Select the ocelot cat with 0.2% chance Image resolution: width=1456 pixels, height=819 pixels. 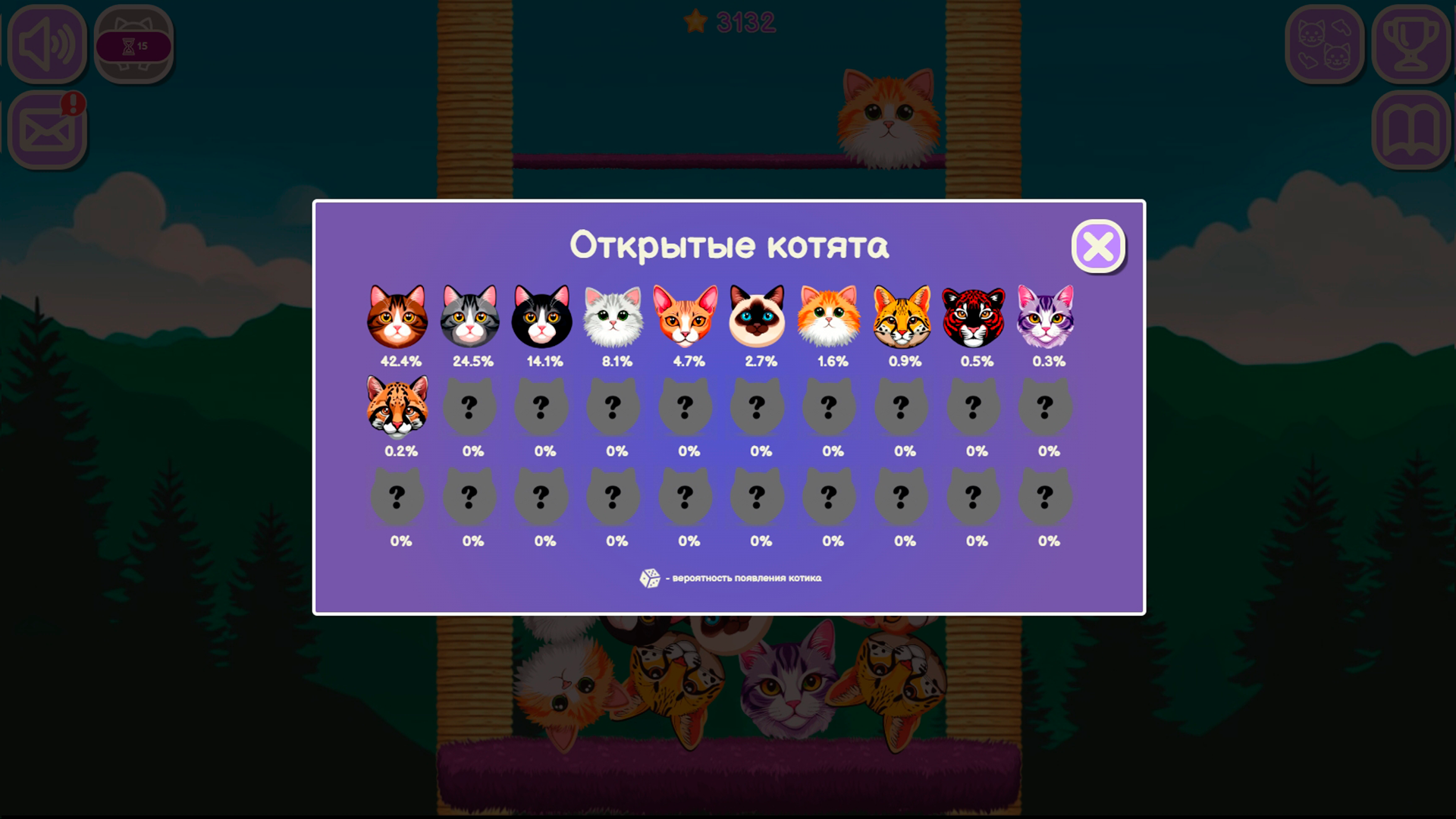point(397,408)
